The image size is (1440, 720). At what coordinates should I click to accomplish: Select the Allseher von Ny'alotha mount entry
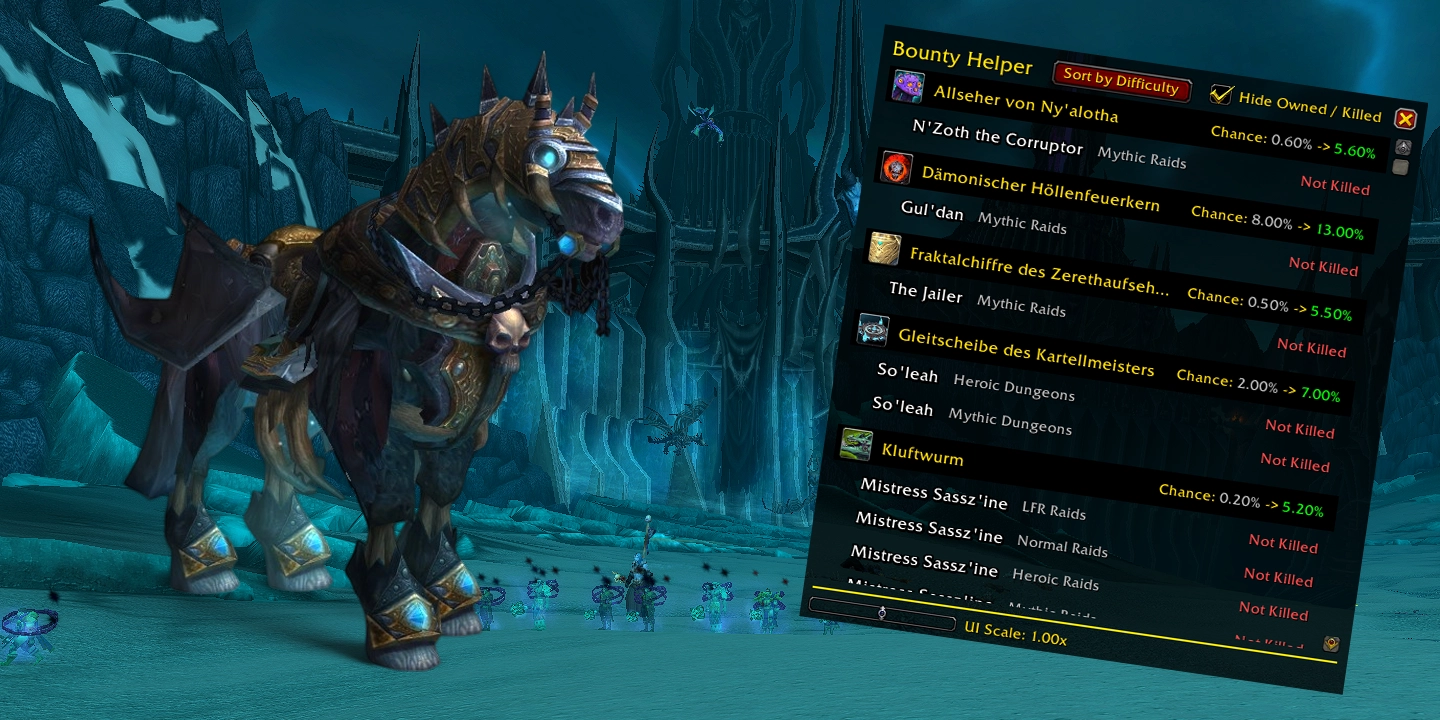click(1025, 103)
